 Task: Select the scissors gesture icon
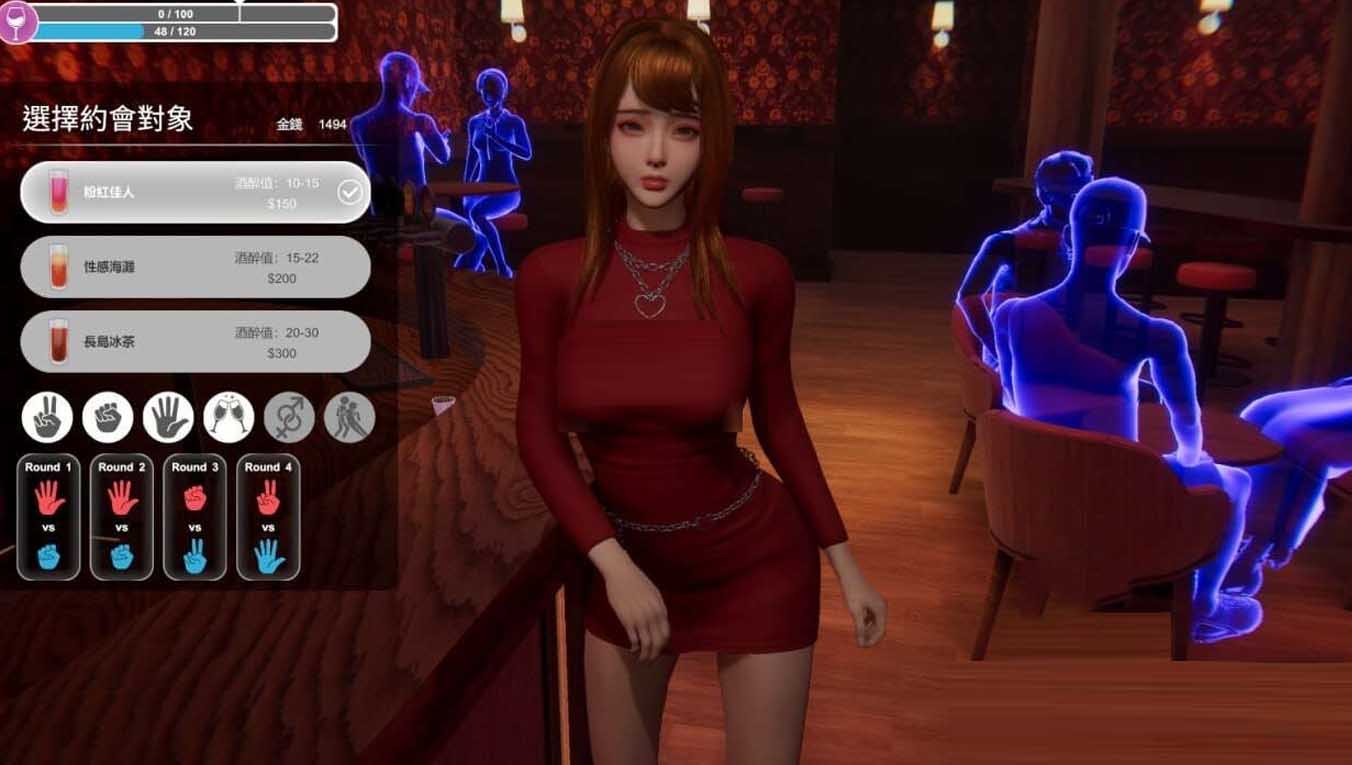point(47,417)
